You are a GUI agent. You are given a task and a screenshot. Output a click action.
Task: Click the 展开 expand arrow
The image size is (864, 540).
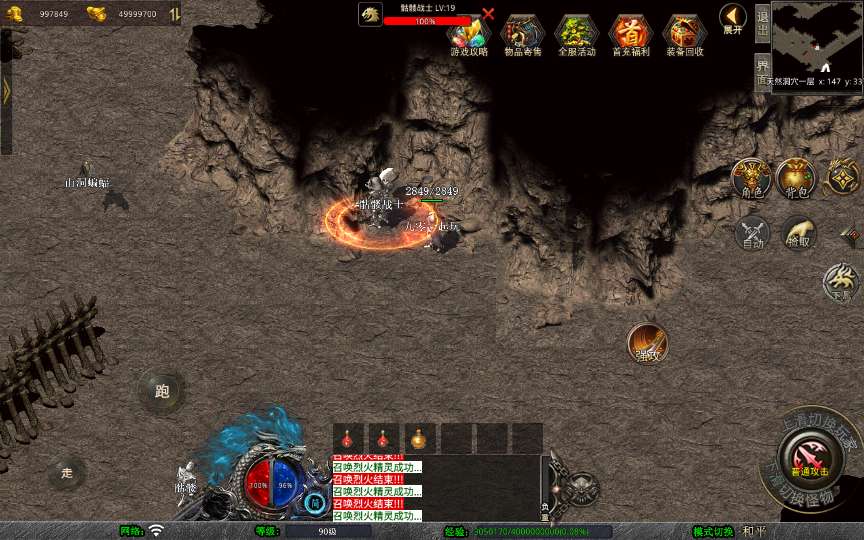(733, 18)
